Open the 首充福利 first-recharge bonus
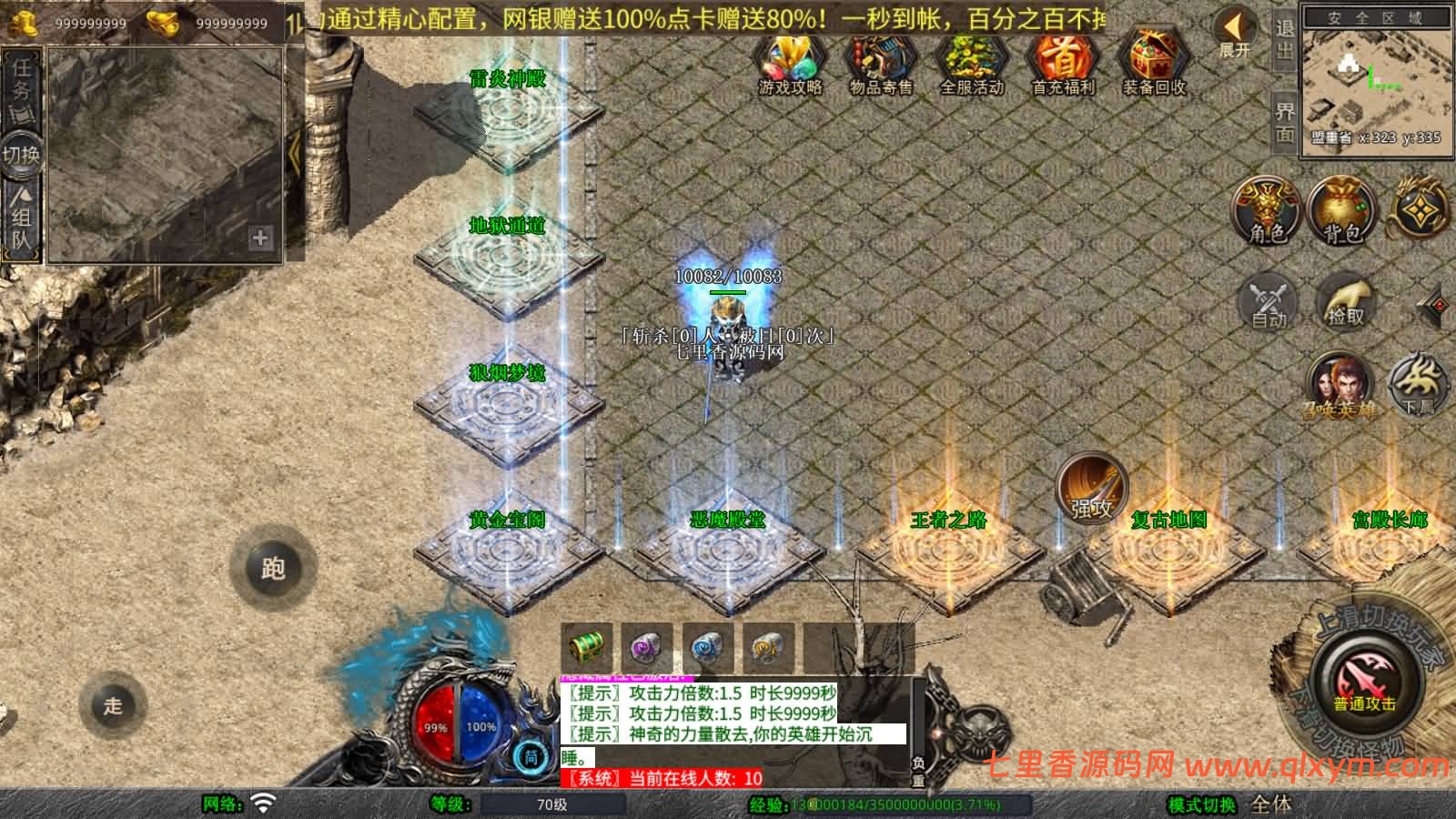Screen dimensions: 1456x819 pyautogui.click(x=1063, y=62)
